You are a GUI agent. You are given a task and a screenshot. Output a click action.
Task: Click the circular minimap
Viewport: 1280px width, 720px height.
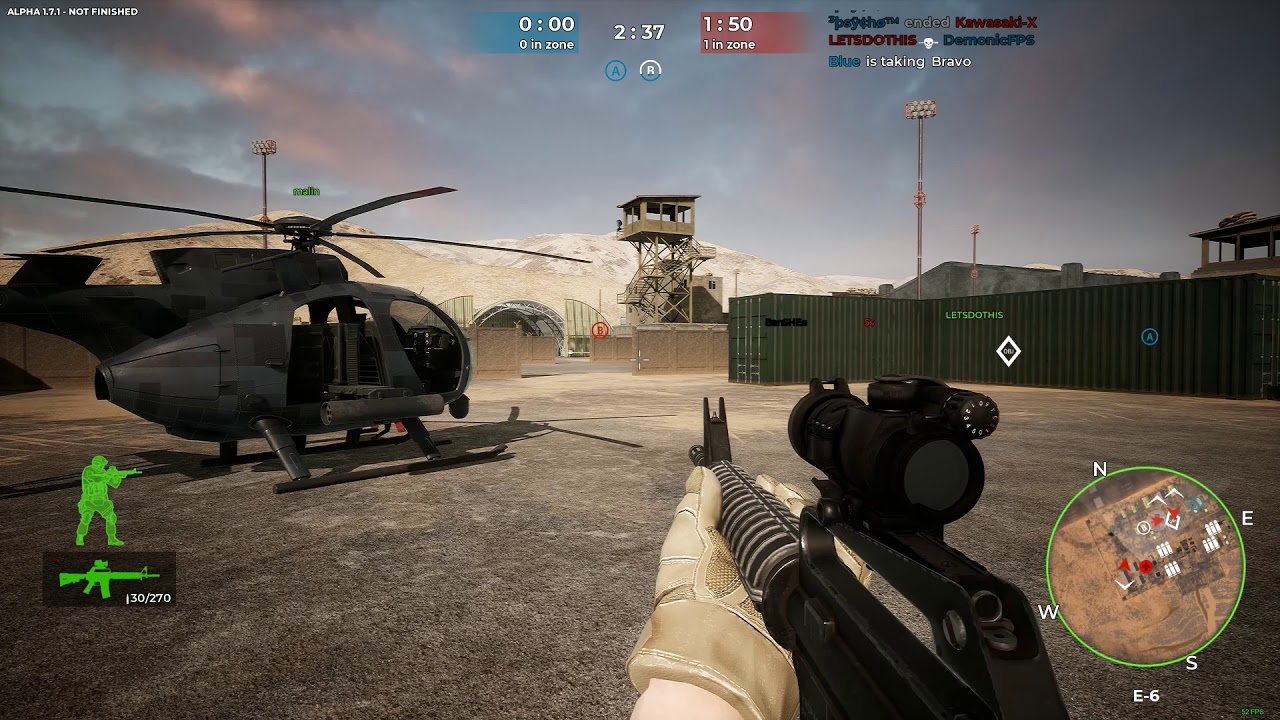(1145, 566)
